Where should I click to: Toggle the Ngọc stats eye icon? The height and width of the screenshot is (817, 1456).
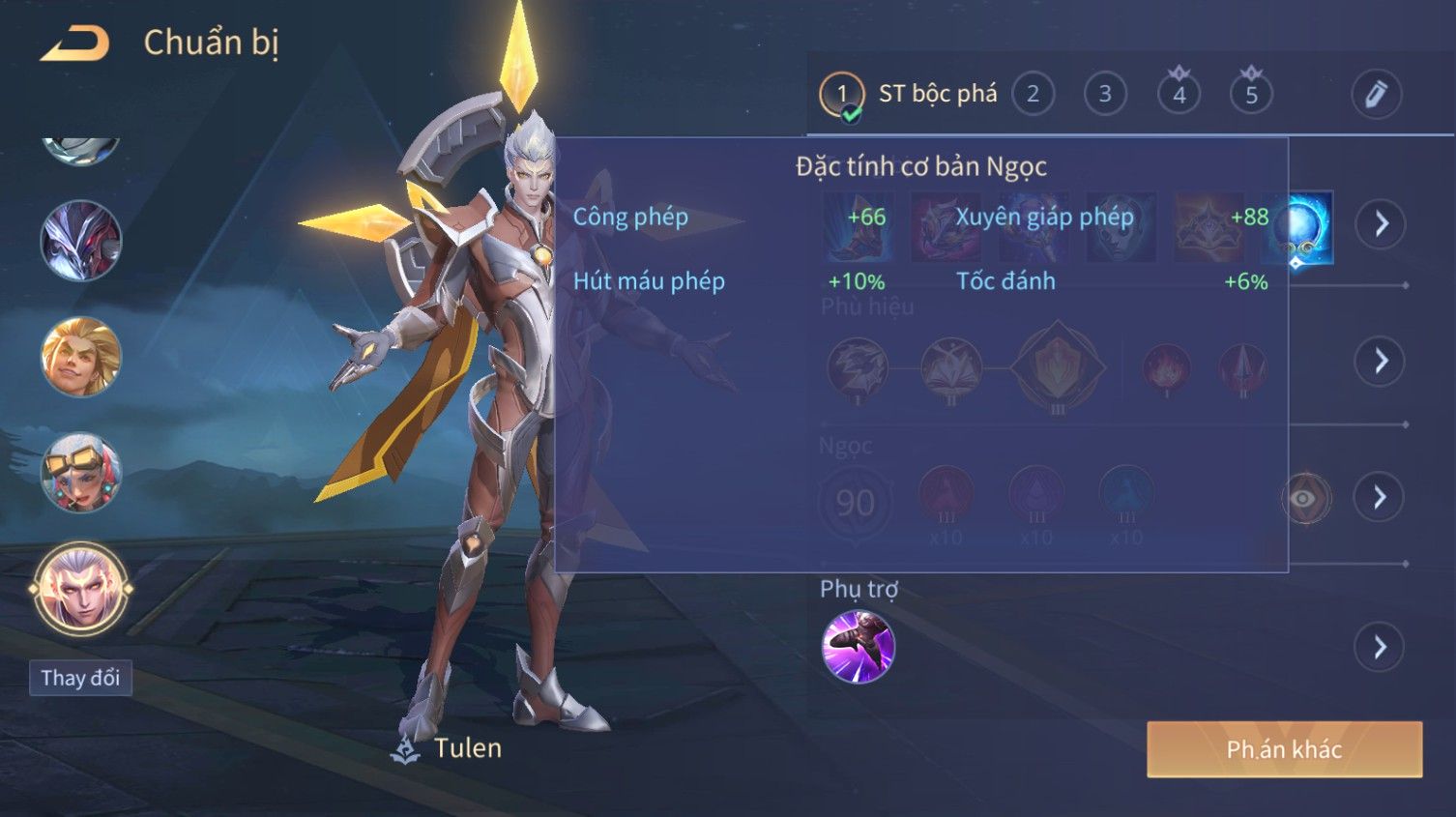pyautogui.click(x=1305, y=498)
